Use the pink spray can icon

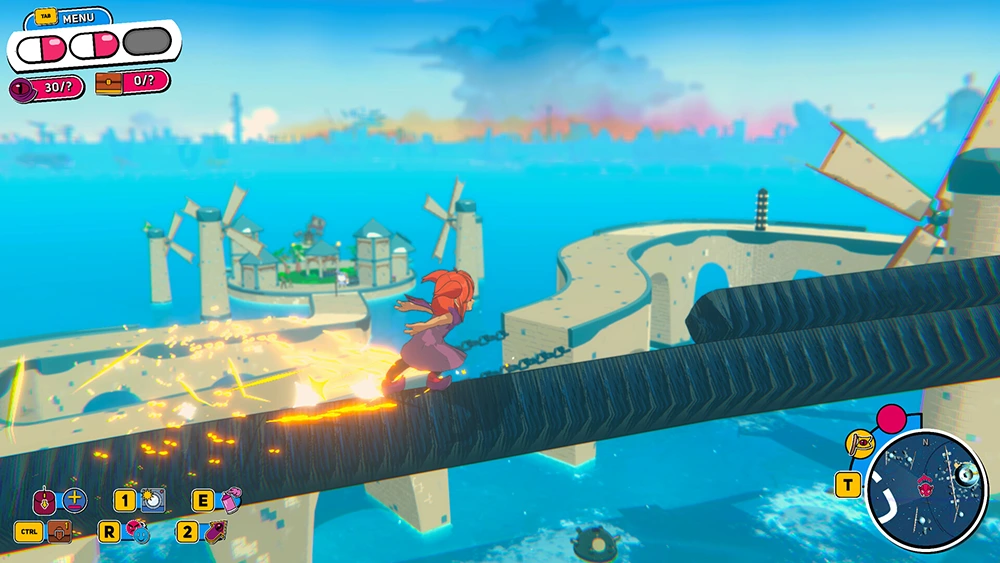(x=230, y=500)
